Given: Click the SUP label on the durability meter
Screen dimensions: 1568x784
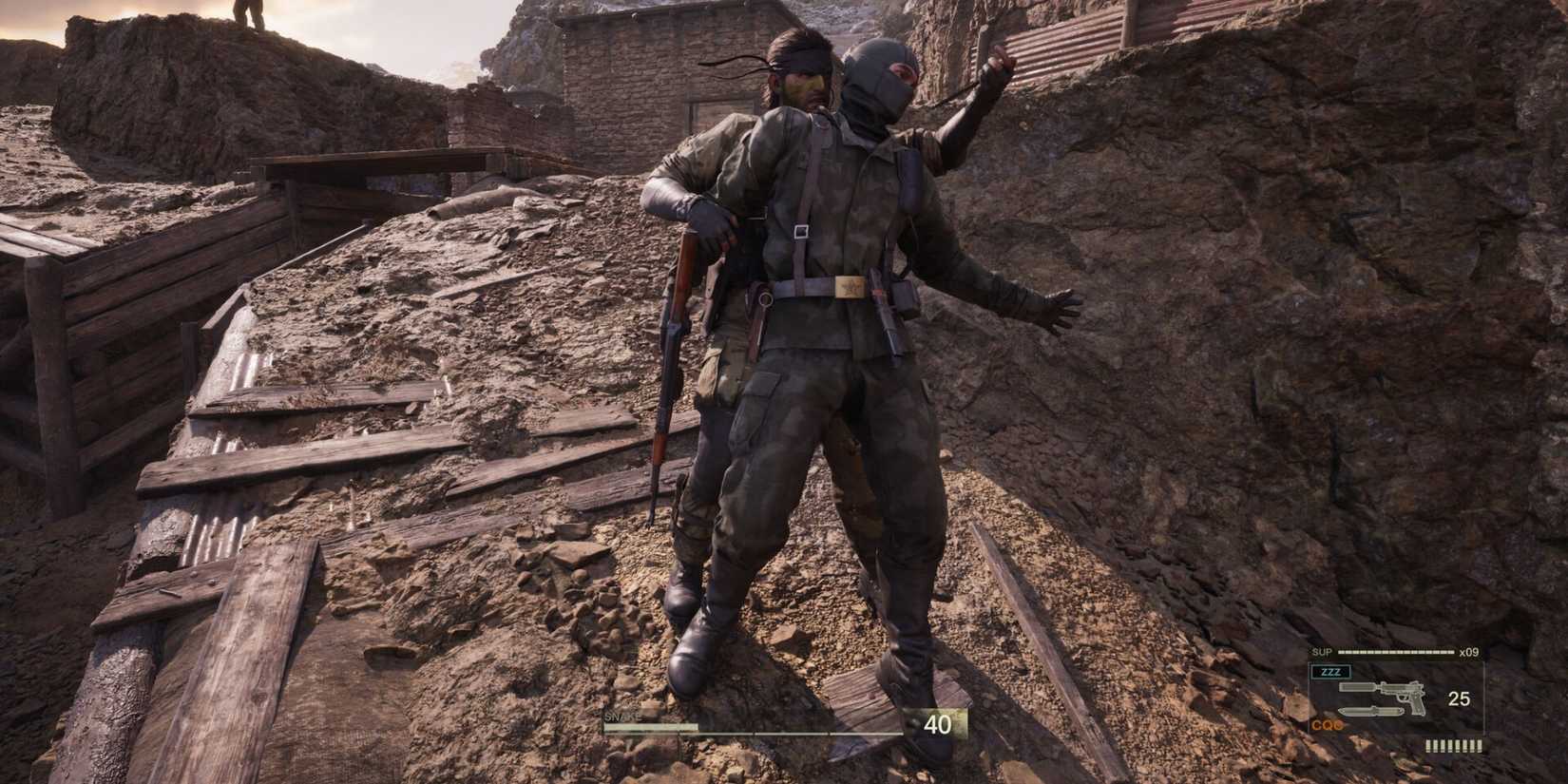Looking at the screenshot, I should [1322, 652].
